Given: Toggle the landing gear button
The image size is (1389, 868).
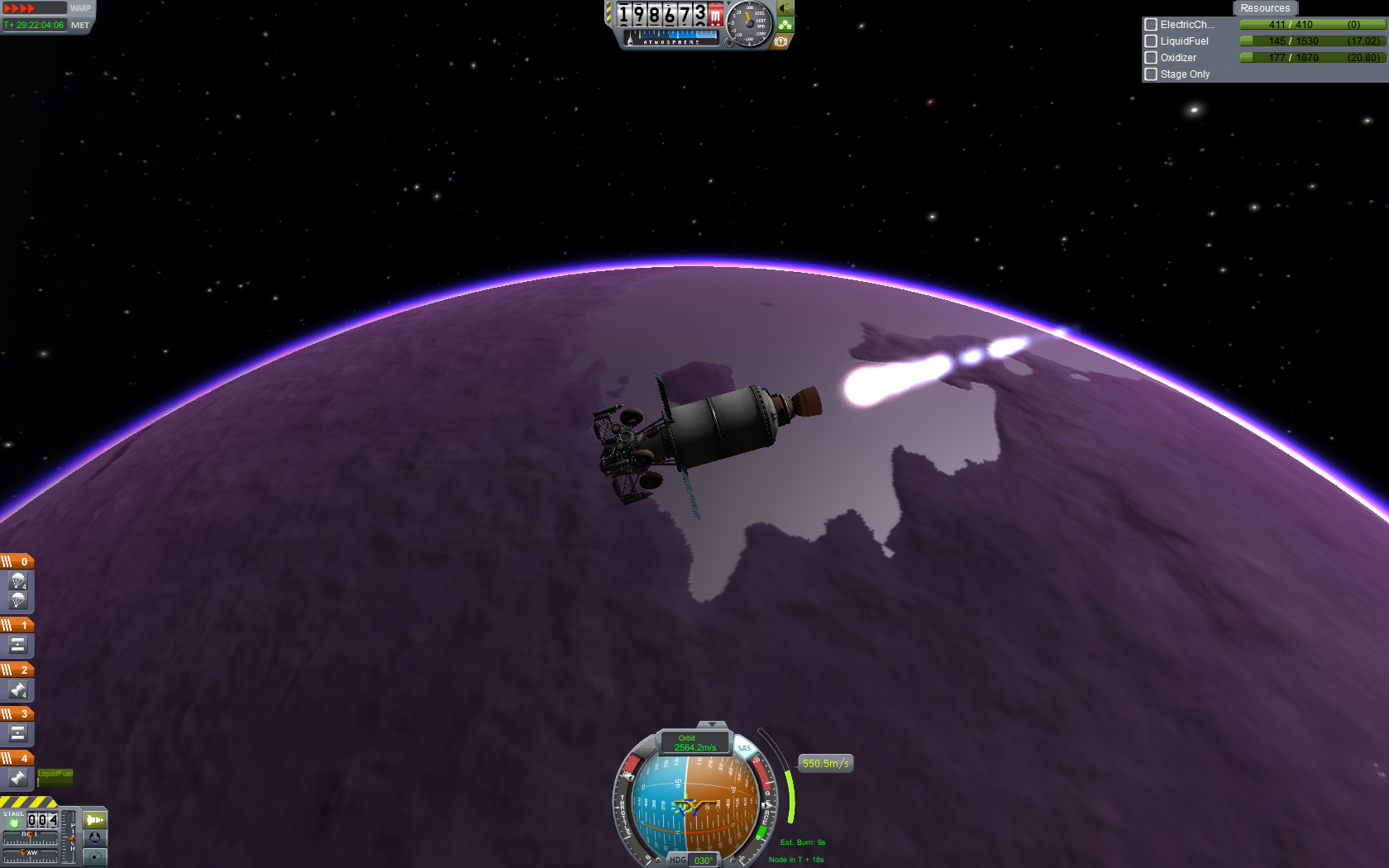Looking at the screenshot, I should pyautogui.click(x=785, y=25).
